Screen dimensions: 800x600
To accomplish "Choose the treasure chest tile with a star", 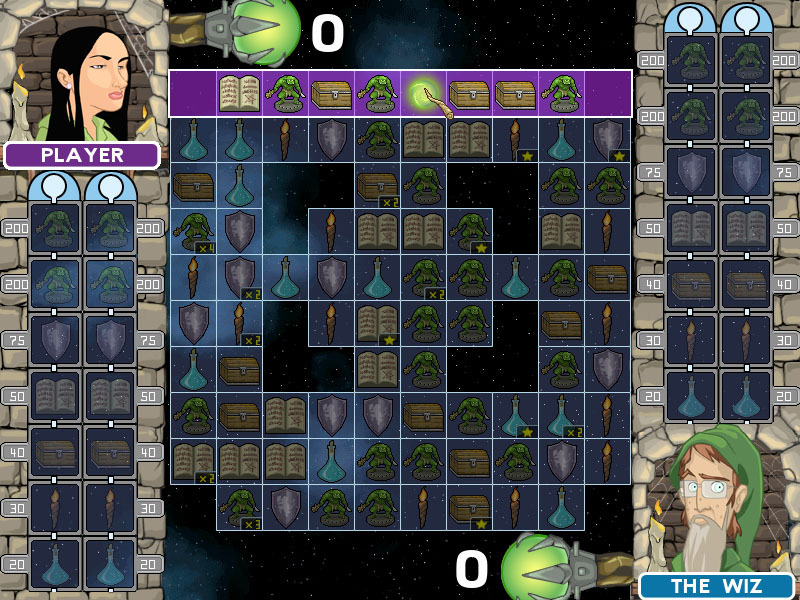I will (x=469, y=508).
